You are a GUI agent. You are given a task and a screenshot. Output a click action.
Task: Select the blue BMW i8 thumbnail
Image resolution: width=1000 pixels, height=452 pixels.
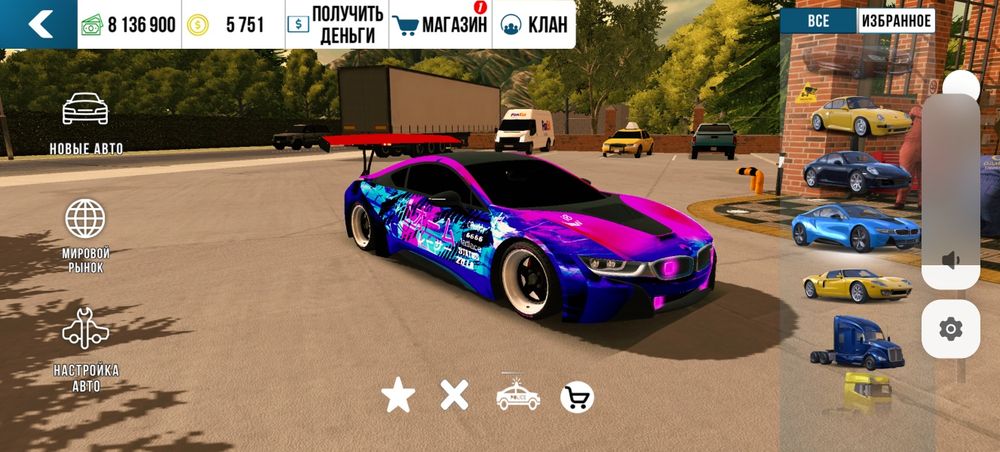(x=856, y=227)
